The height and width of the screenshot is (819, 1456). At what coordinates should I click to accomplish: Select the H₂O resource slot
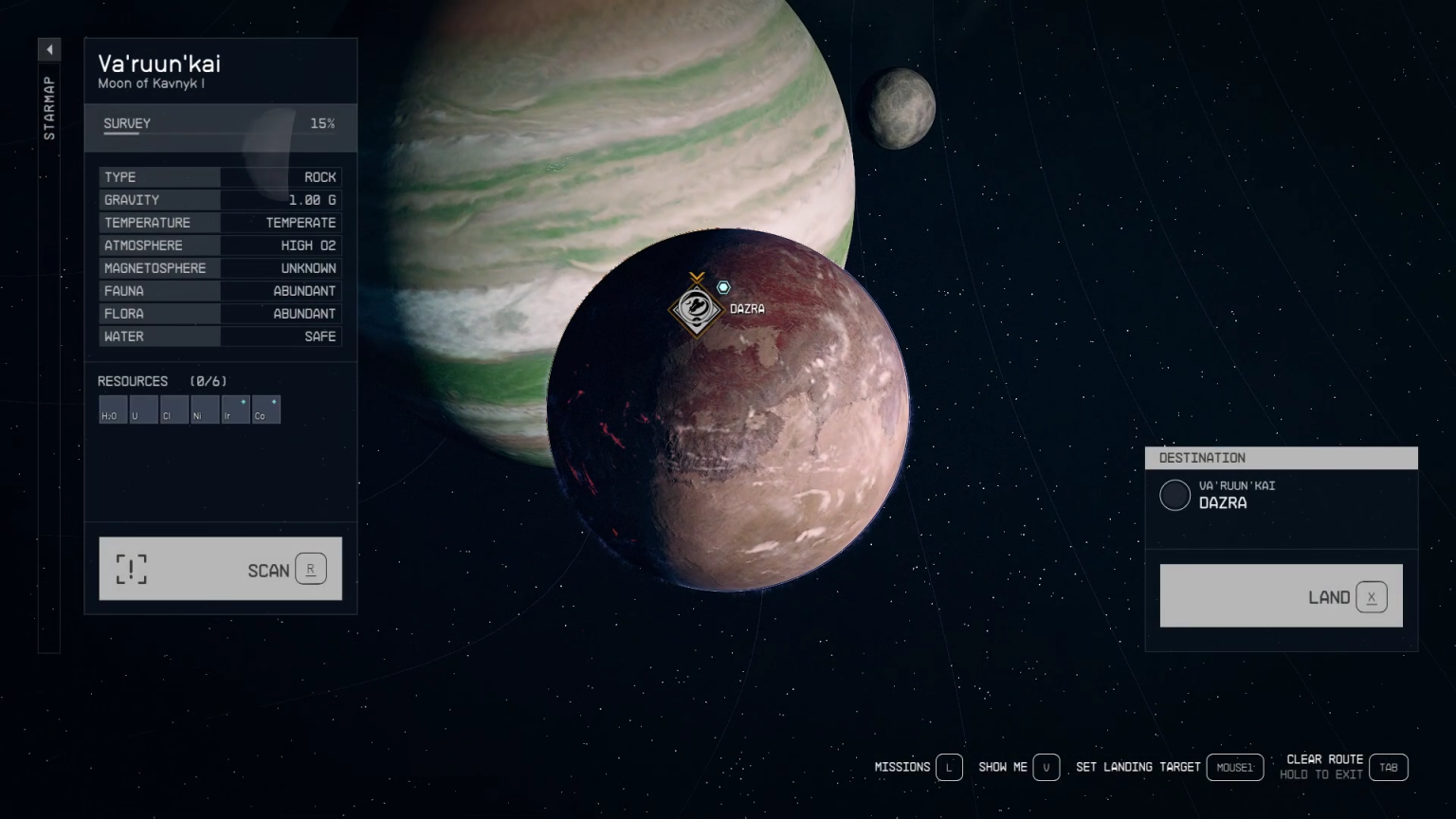pyautogui.click(x=113, y=409)
